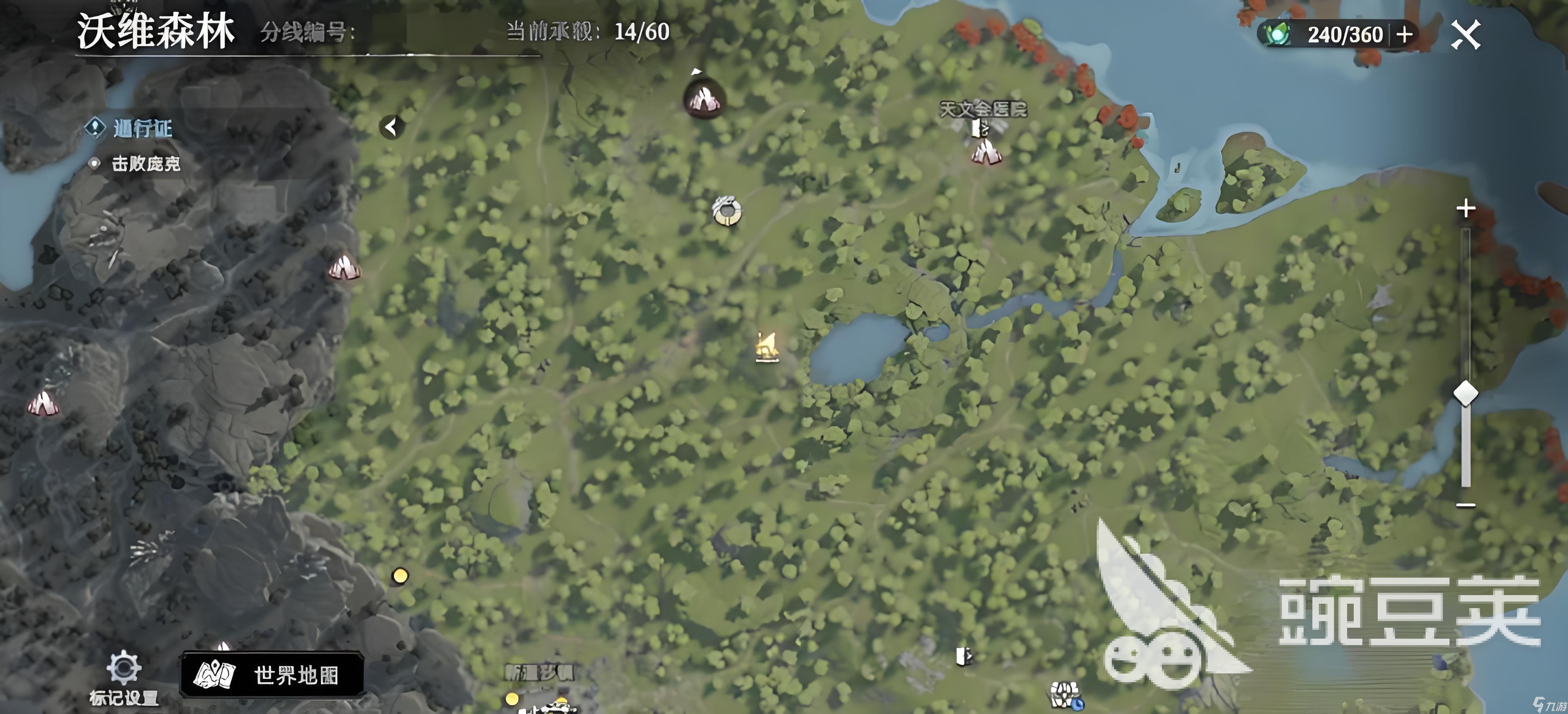Click the diamond zoom slider handle
1568x714 pixels.
1466,393
